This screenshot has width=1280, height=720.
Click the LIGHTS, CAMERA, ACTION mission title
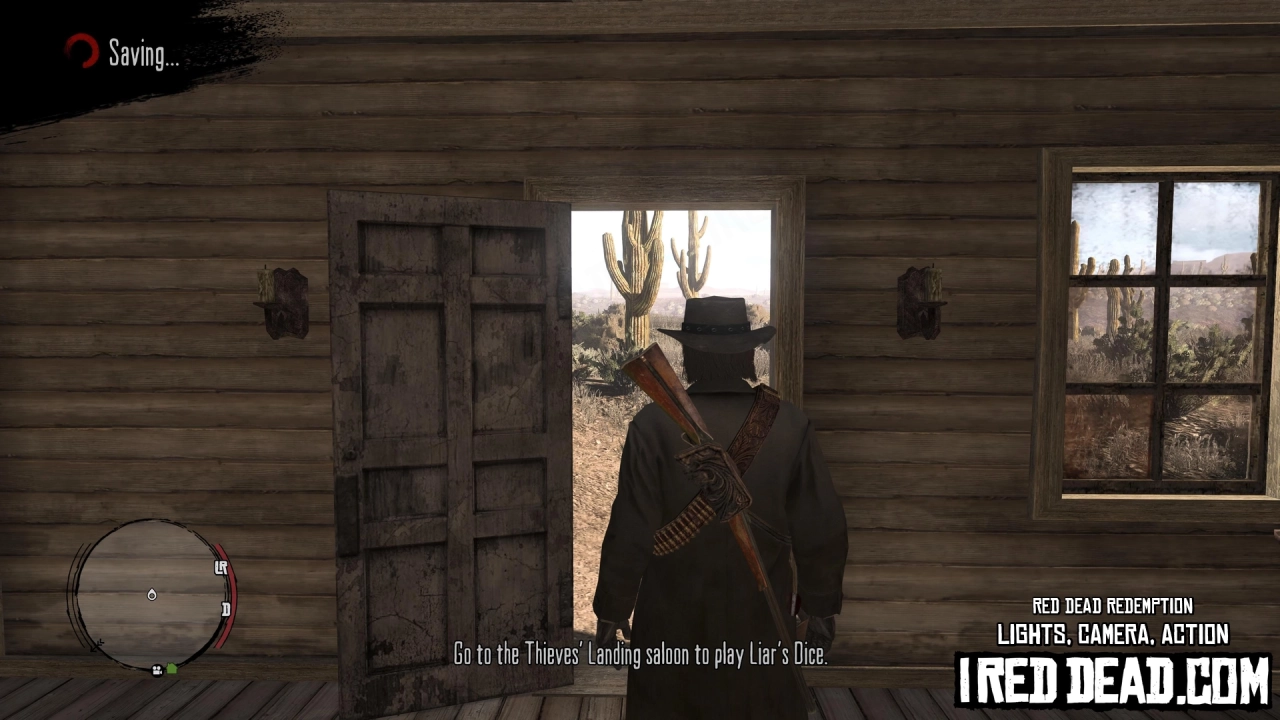[1112, 634]
